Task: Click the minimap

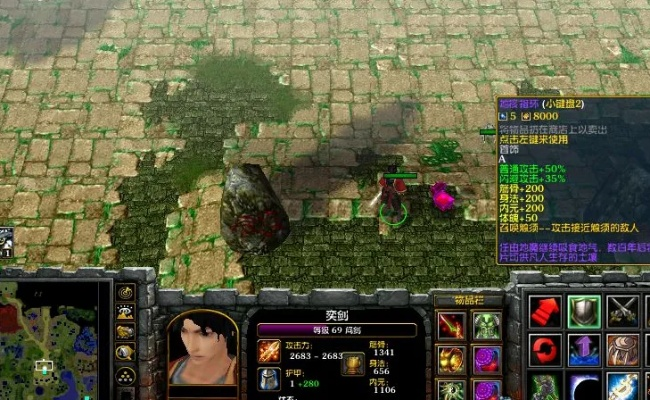Action: 55,340
